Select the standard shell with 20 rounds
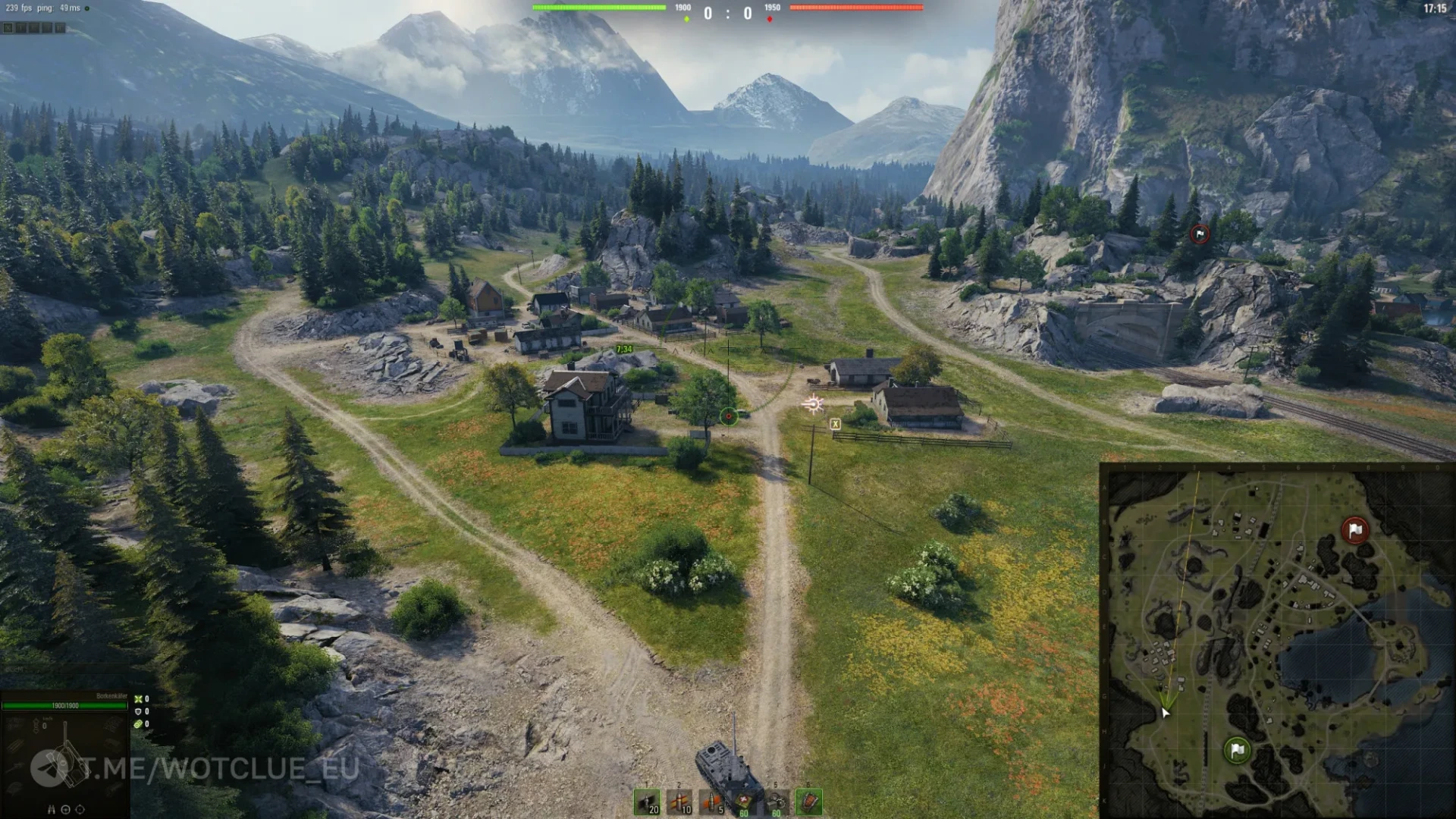 point(647,802)
